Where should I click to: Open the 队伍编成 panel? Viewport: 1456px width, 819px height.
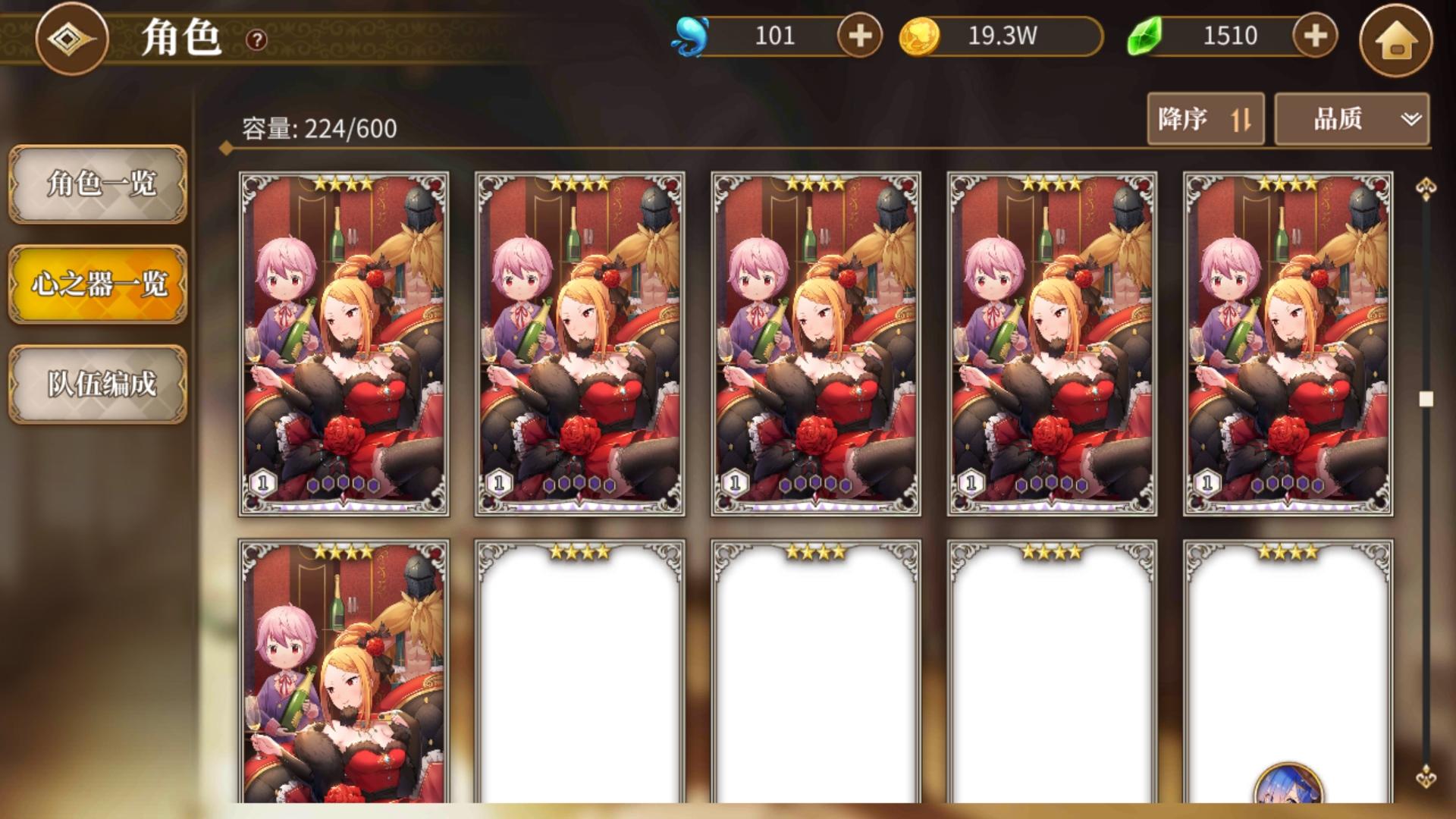pos(97,385)
